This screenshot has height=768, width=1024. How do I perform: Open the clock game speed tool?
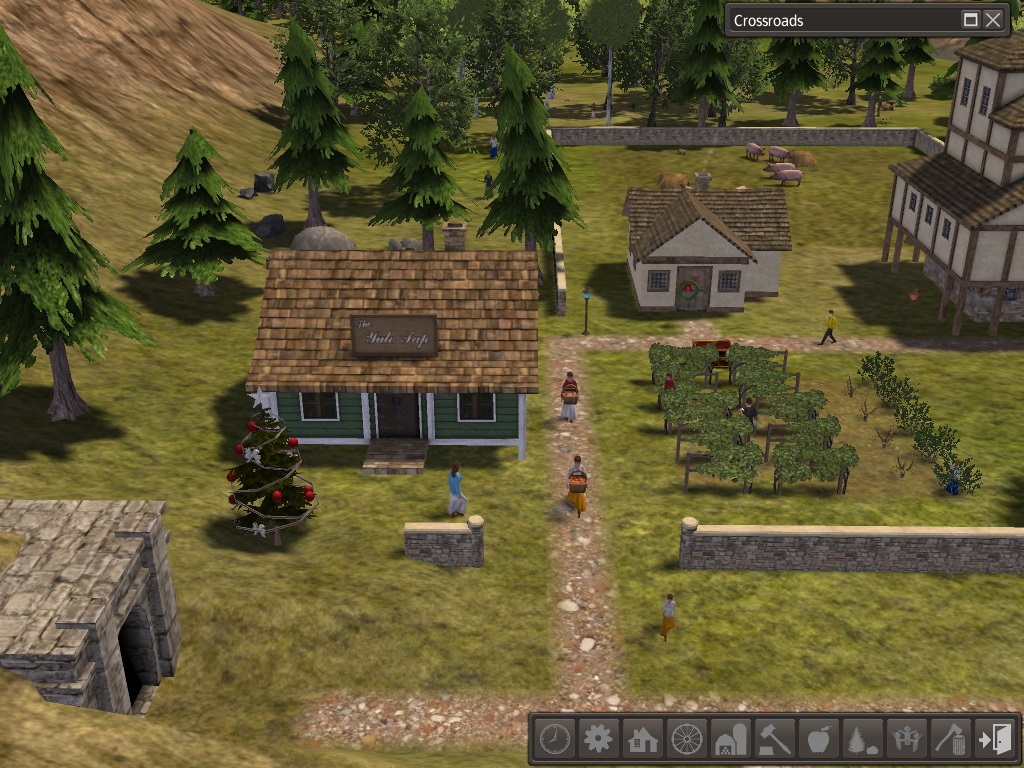[554, 740]
